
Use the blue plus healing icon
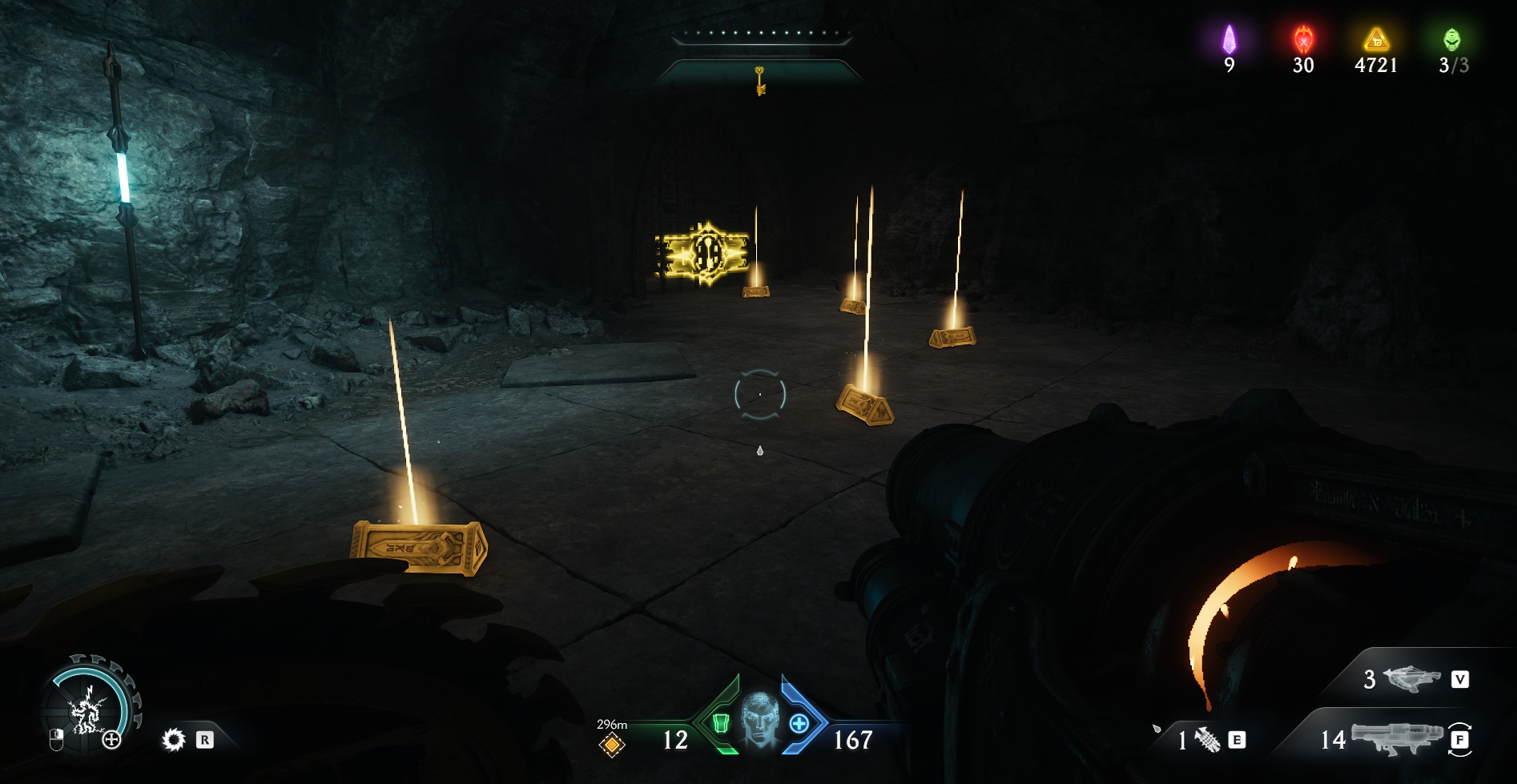tap(799, 724)
